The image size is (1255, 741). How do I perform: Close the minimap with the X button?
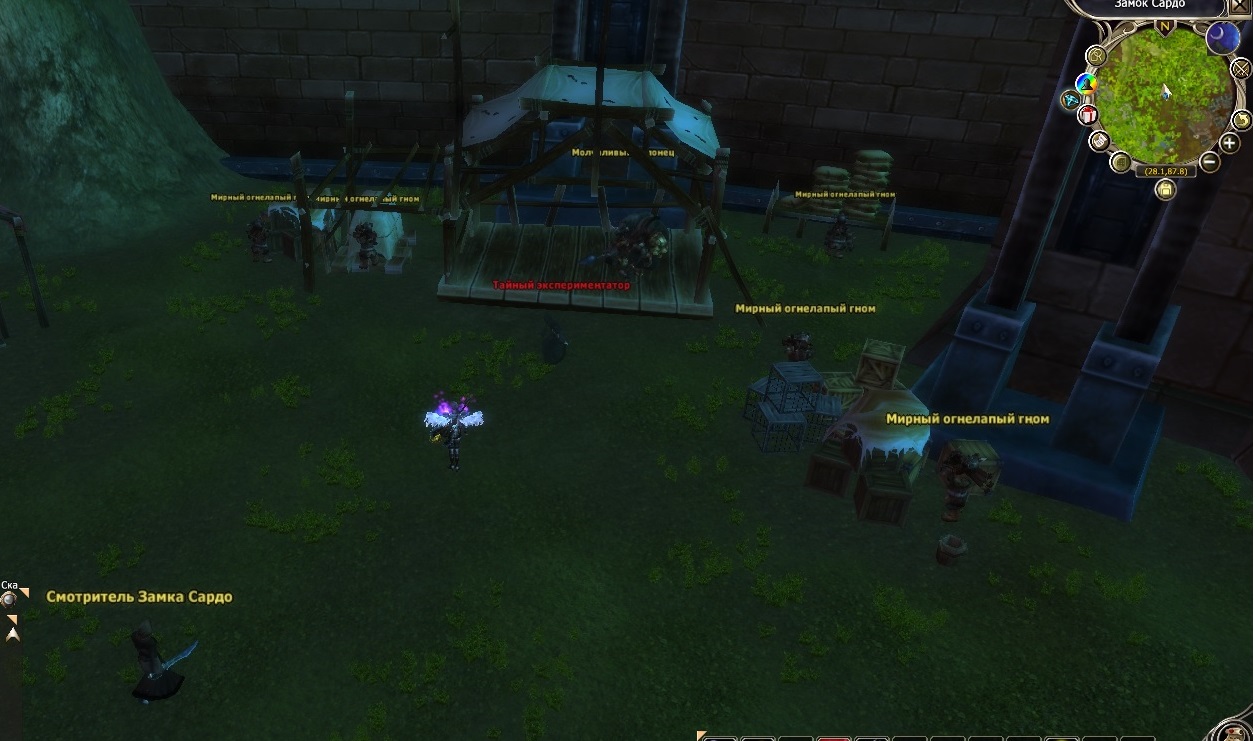coord(1241,6)
